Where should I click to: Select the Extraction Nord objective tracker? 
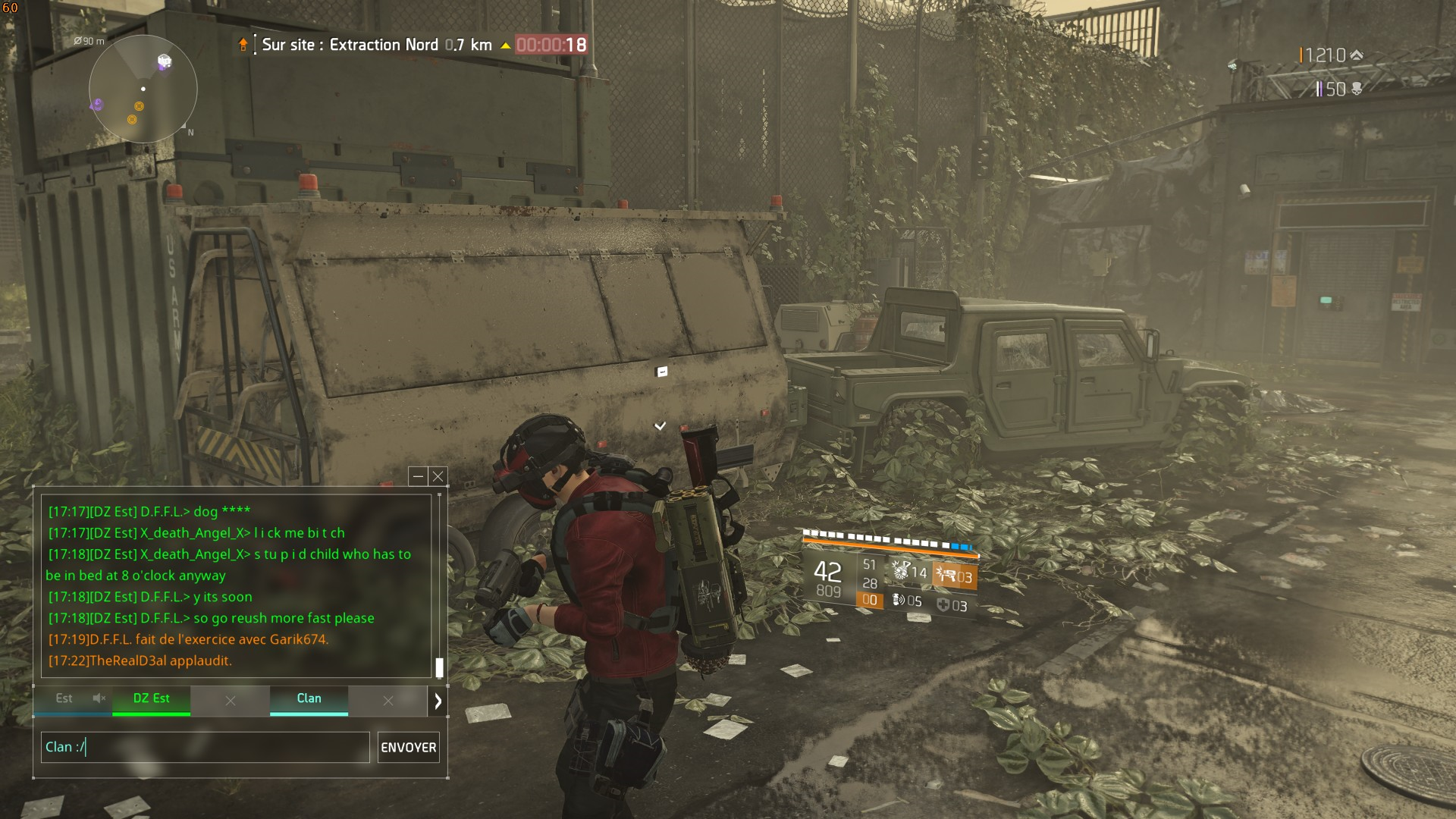coord(376,45)
